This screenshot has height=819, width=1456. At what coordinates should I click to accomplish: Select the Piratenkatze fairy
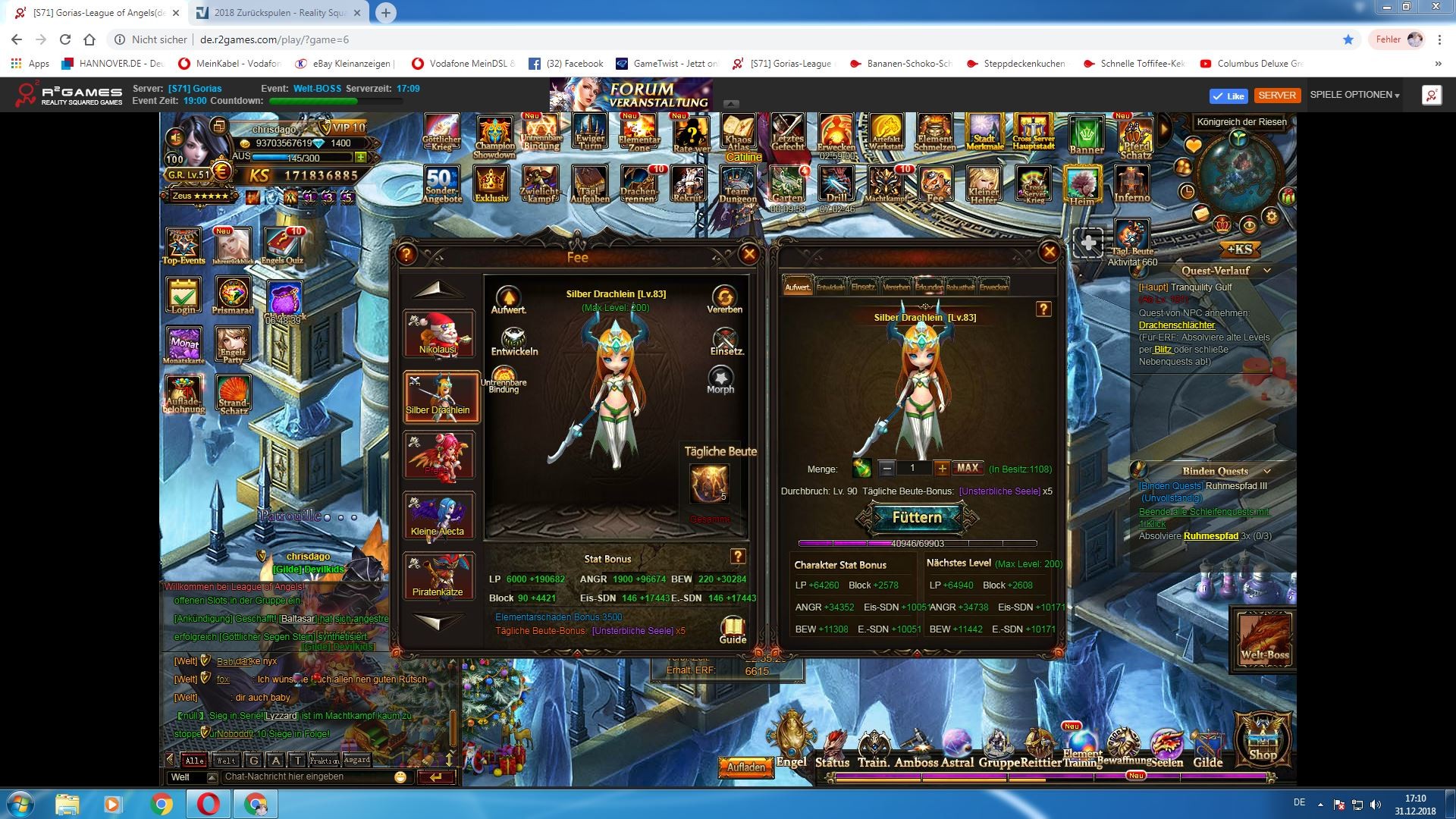(x=438, y=576)
